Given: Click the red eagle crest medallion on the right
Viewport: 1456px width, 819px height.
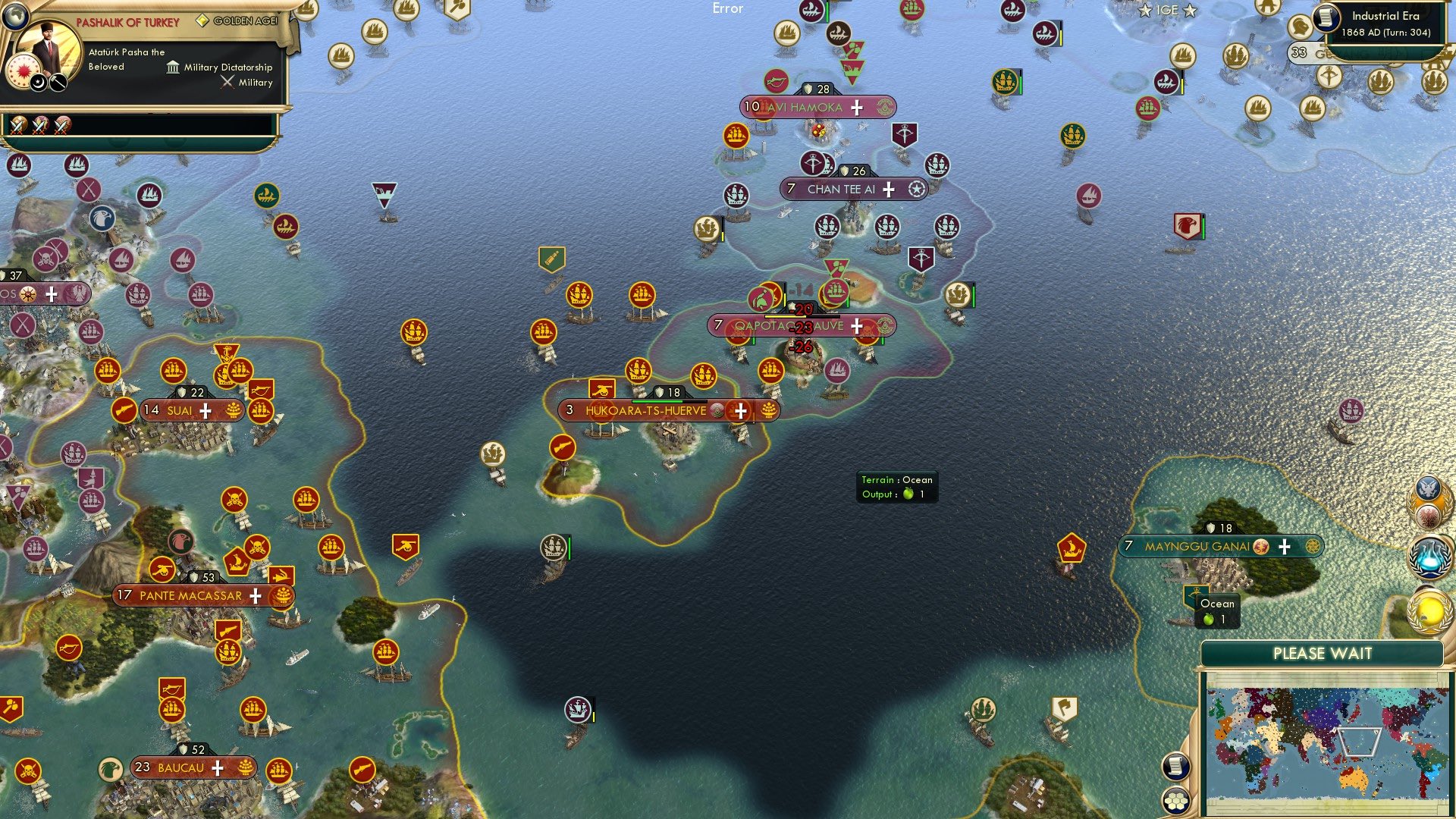Looking at the screenshot, I should tap(1427, 516).
